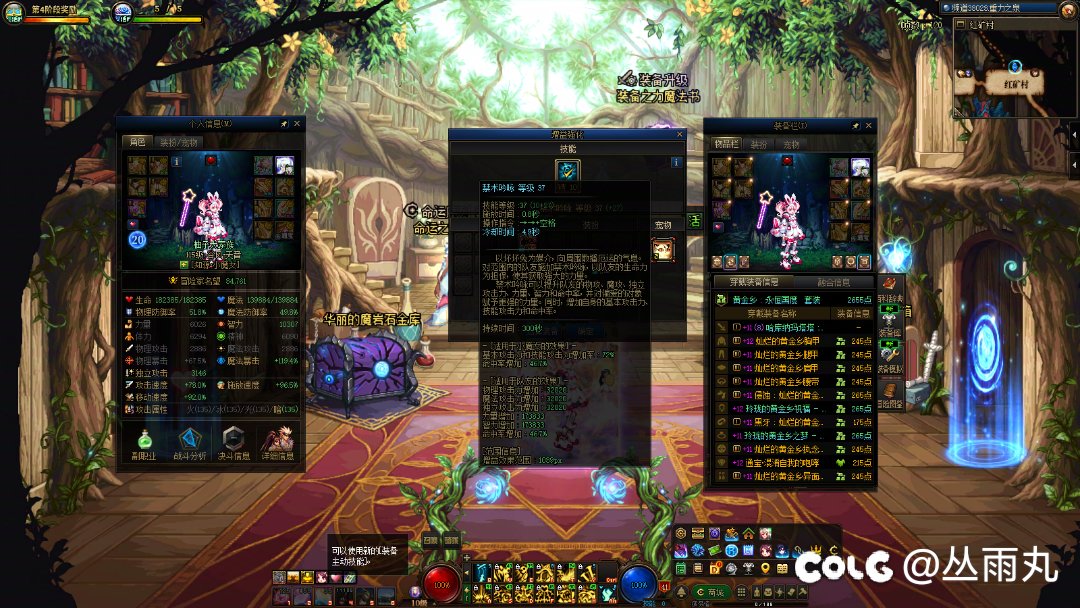Open the 装扮 tab in equipment window
The image size is (1080, 608).
click(760, 144)
